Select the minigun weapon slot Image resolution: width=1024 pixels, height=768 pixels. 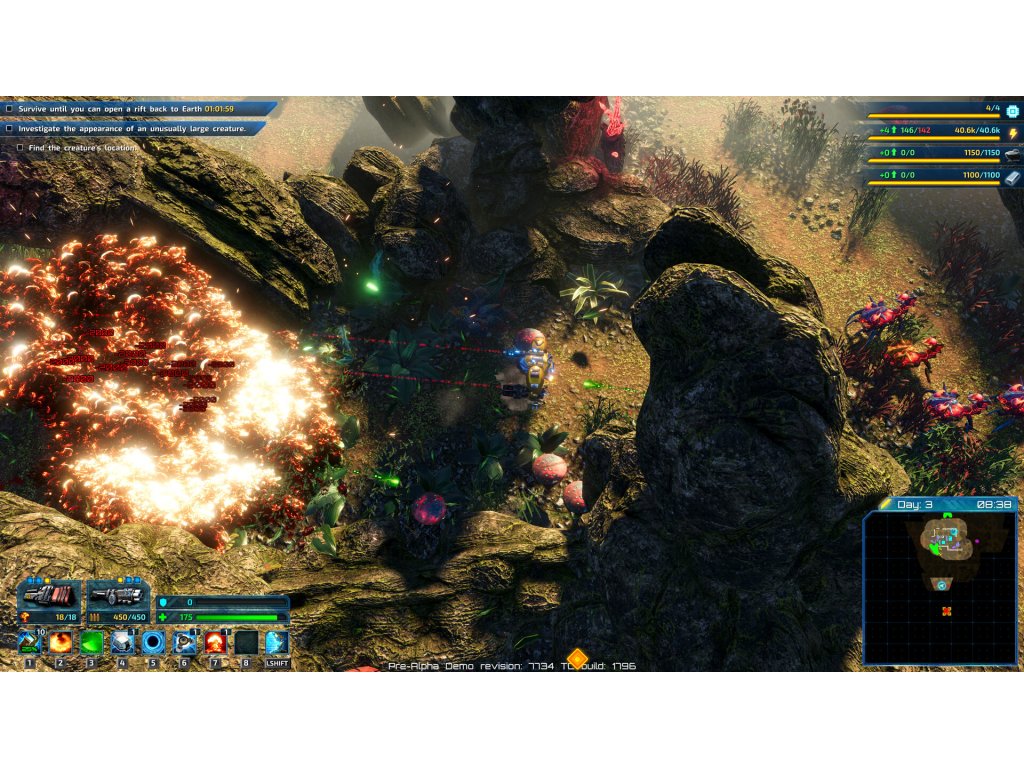click(118, 597)
